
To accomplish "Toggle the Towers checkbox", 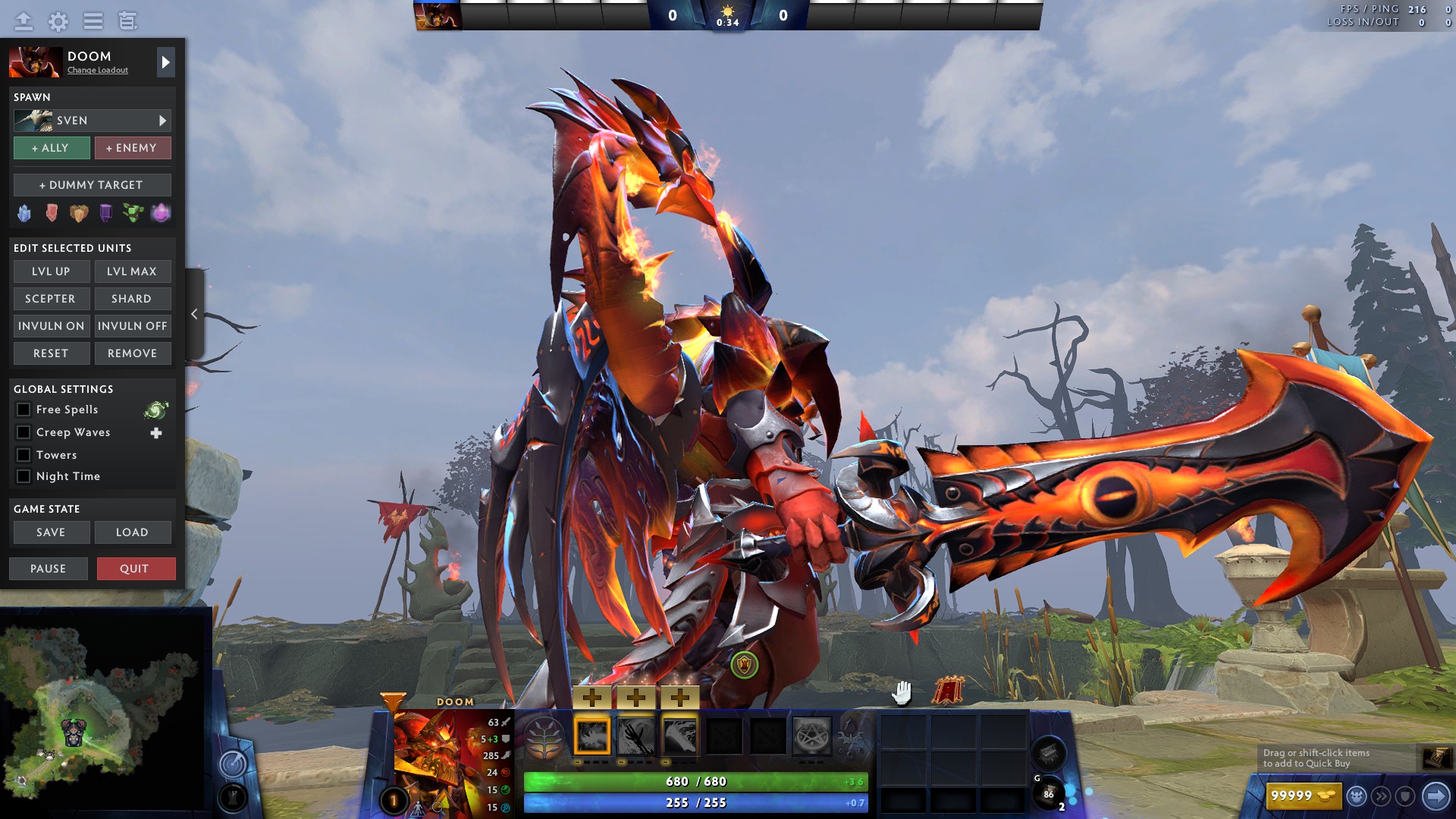I will click(24, 455).
